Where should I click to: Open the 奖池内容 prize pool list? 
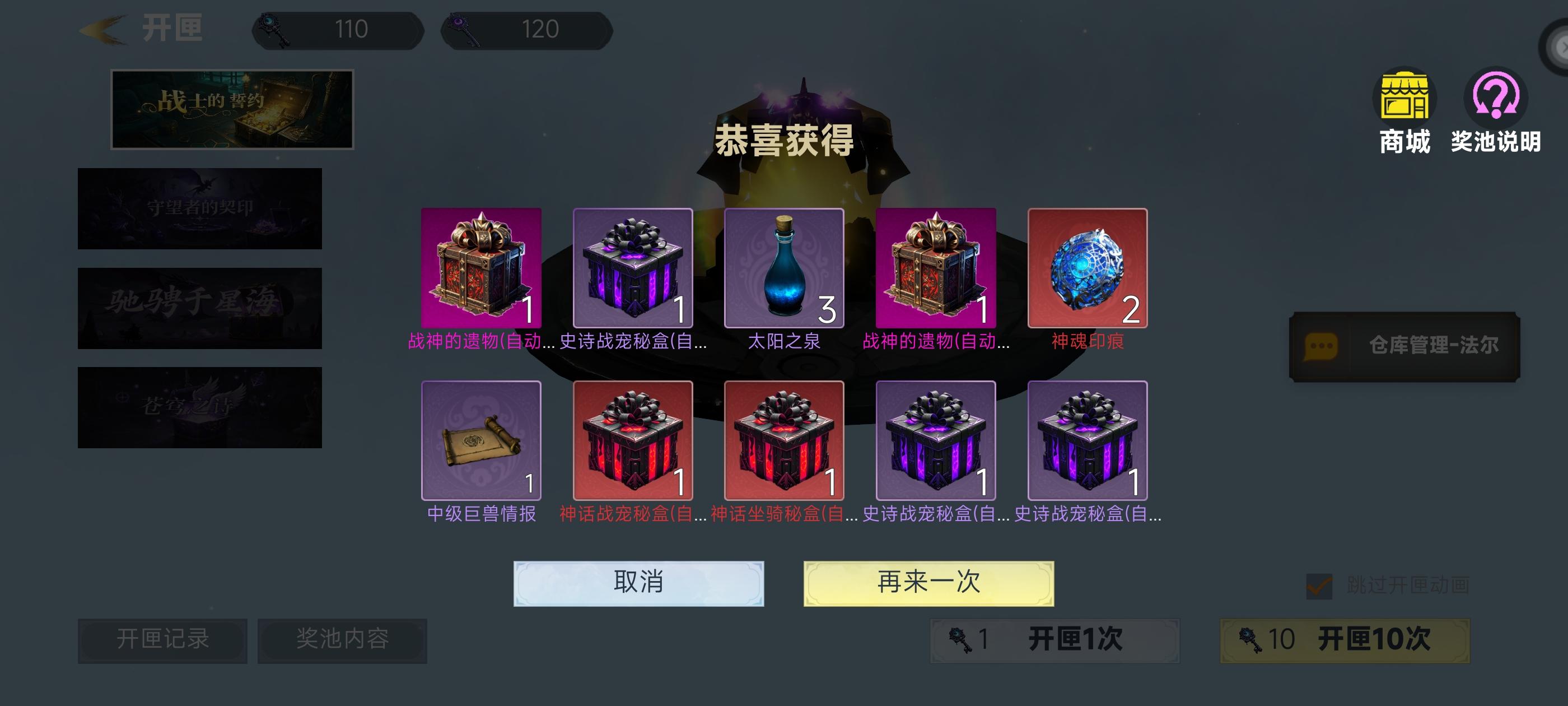coord(343,640)
